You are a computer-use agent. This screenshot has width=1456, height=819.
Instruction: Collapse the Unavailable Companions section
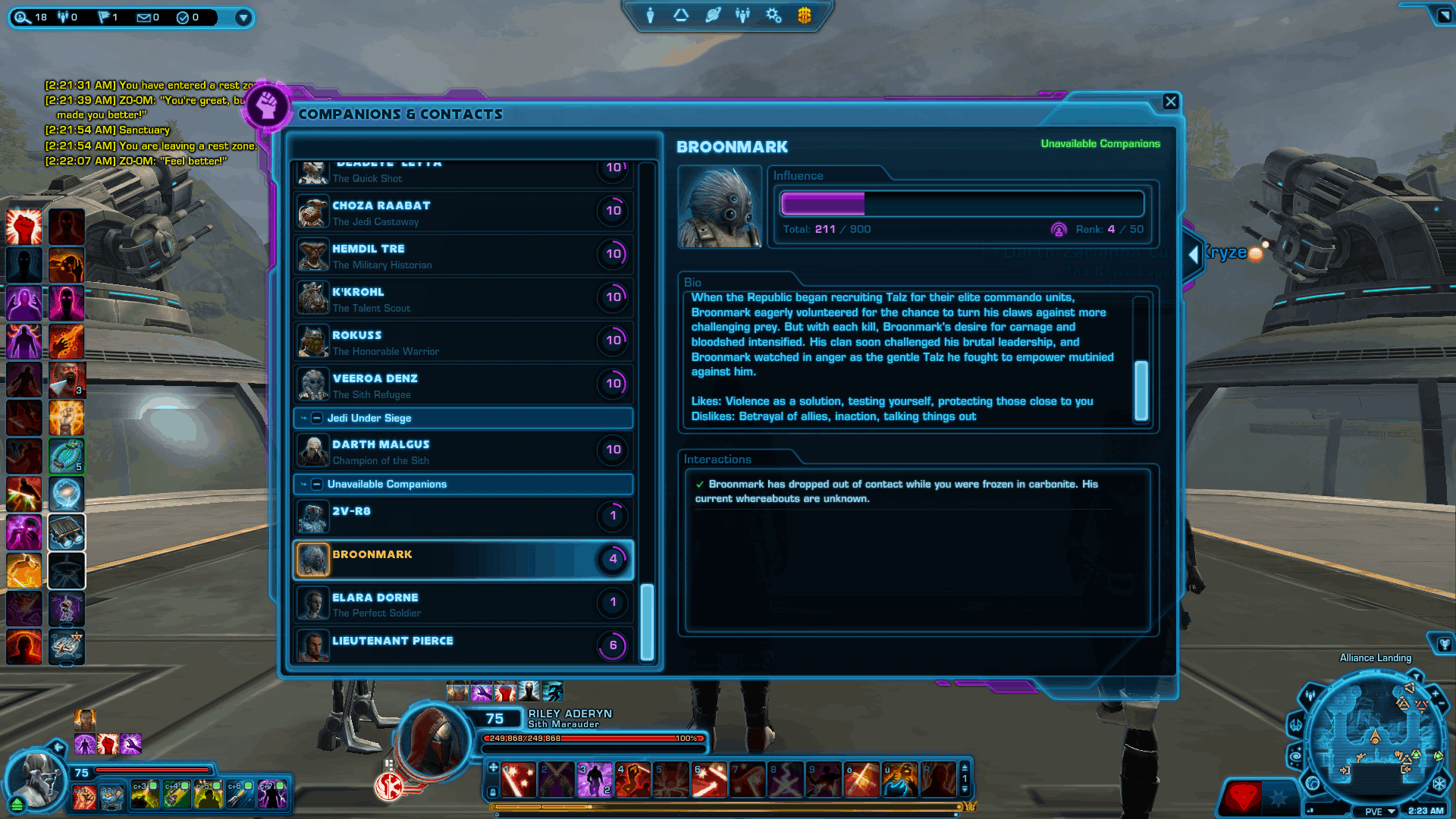[318, 484]
